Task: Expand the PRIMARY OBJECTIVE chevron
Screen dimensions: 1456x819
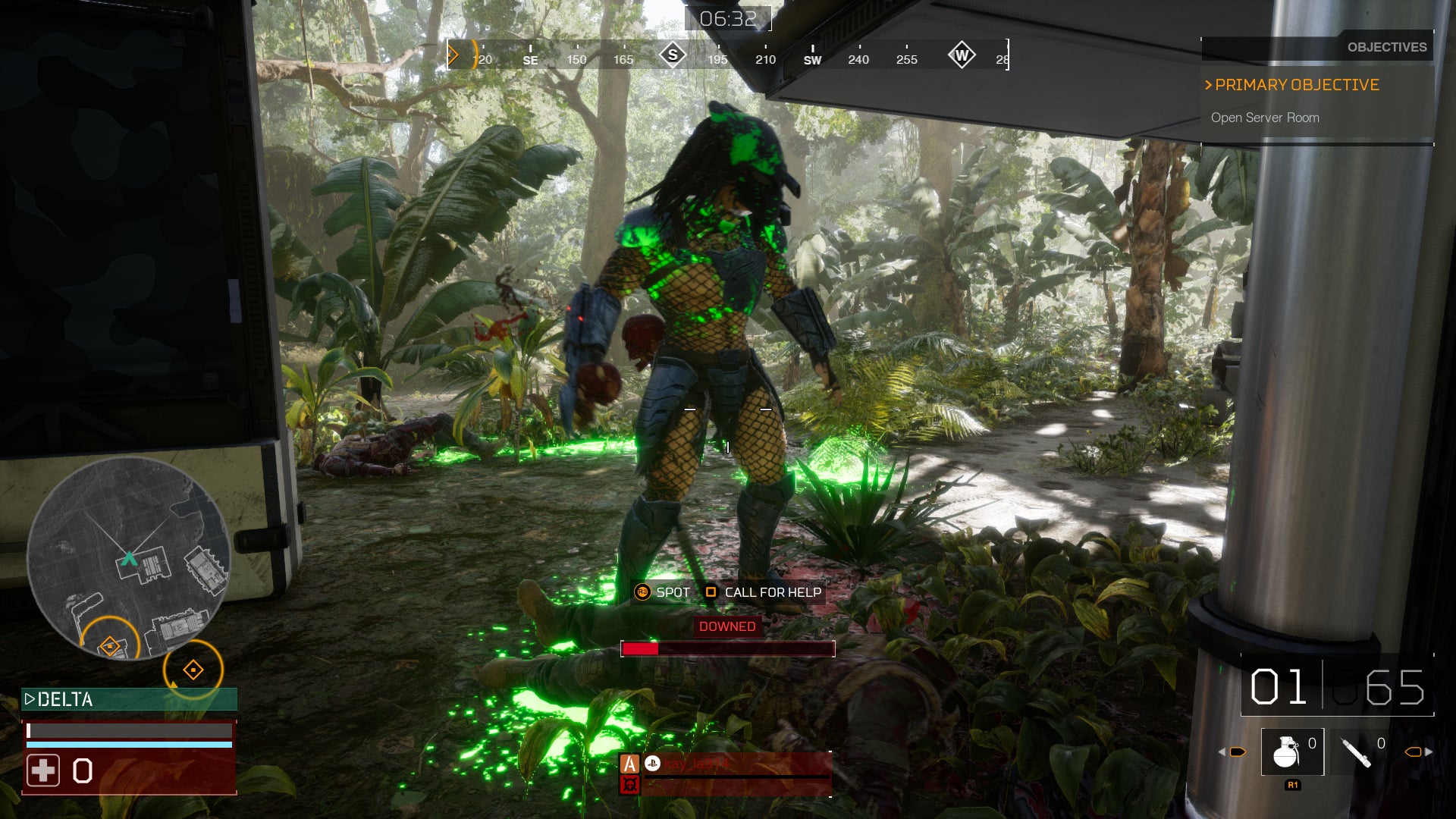Action: 1209,85
